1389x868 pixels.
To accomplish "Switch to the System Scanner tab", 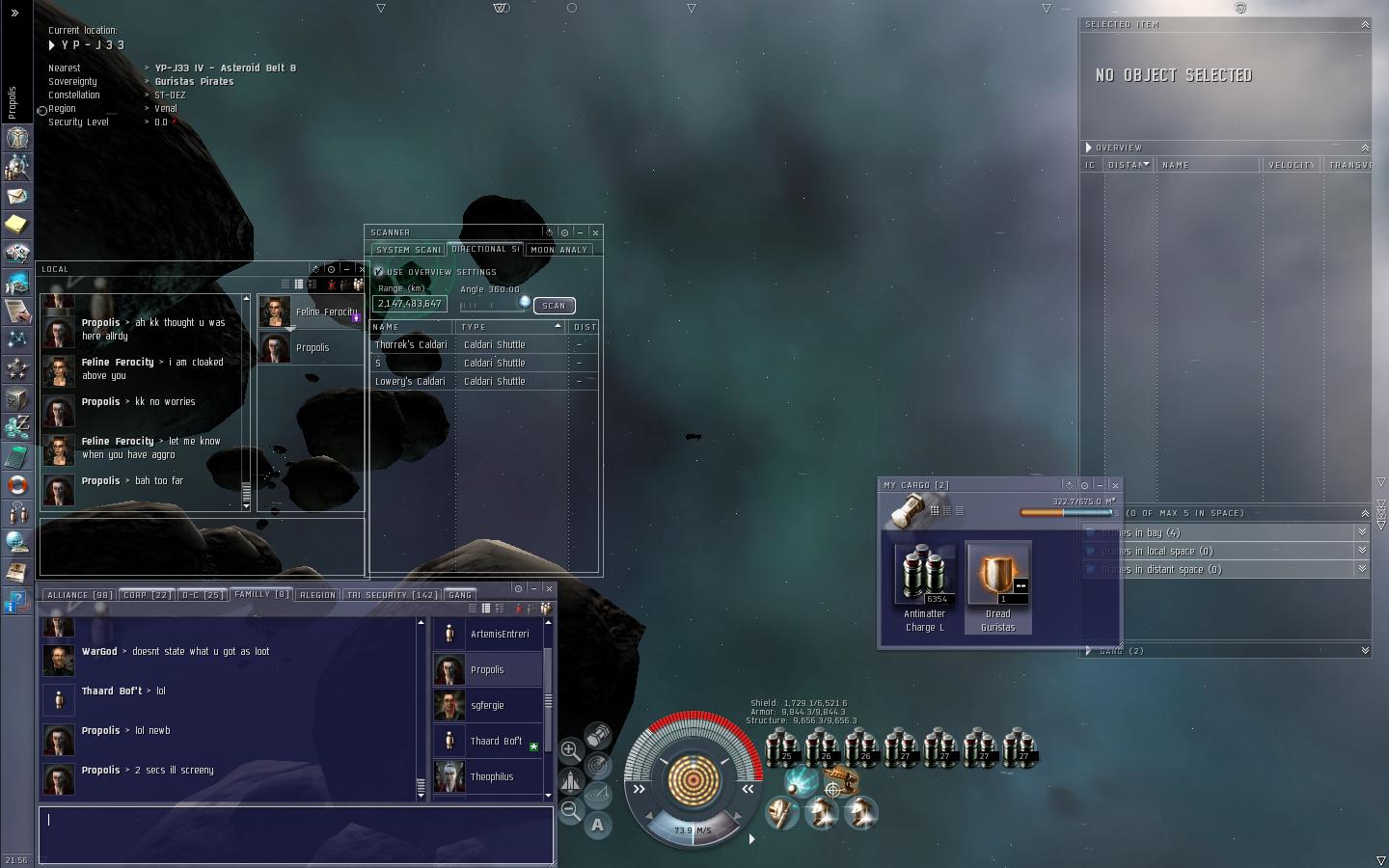I will pyautogui.click(x=407, y=250).
